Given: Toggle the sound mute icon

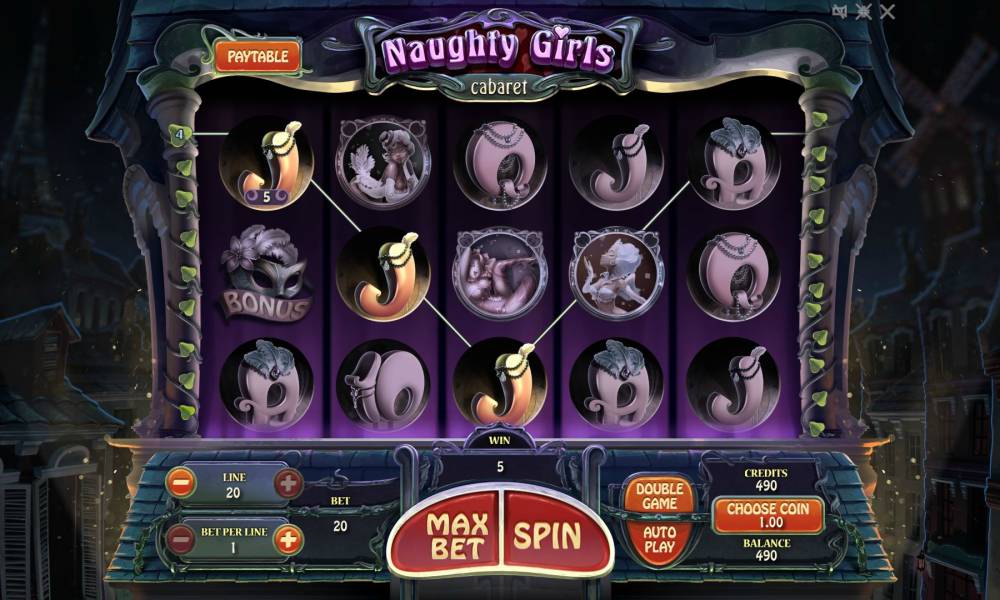Looking at the screenshot, I should point(840,11).
